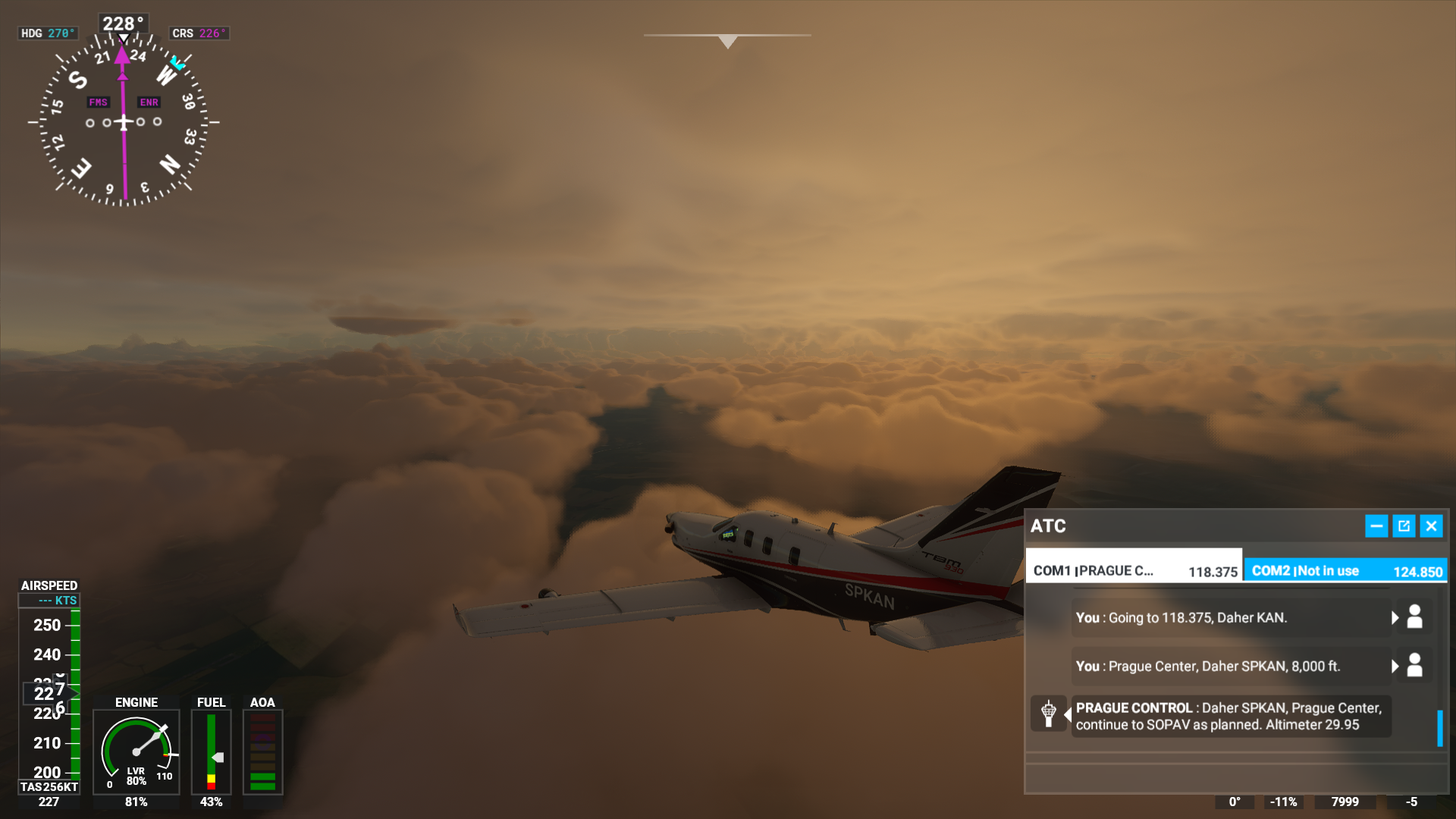The height and width of the screenshot is (819, 1456).
Task: Click the ATC message list scrollbar
Action: click(x=1439, y=728)
